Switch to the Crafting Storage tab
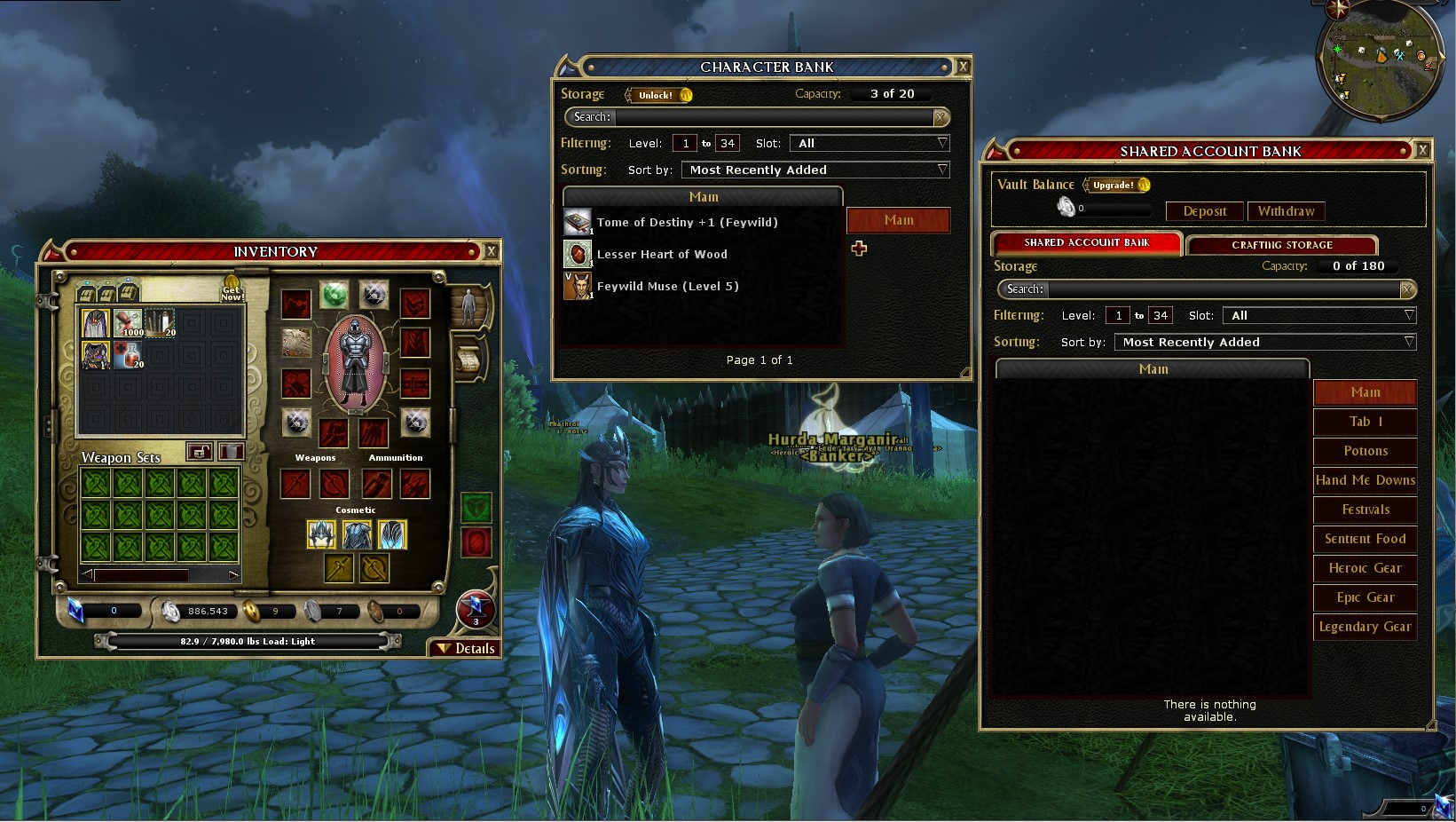 (x=1281, y=244)
